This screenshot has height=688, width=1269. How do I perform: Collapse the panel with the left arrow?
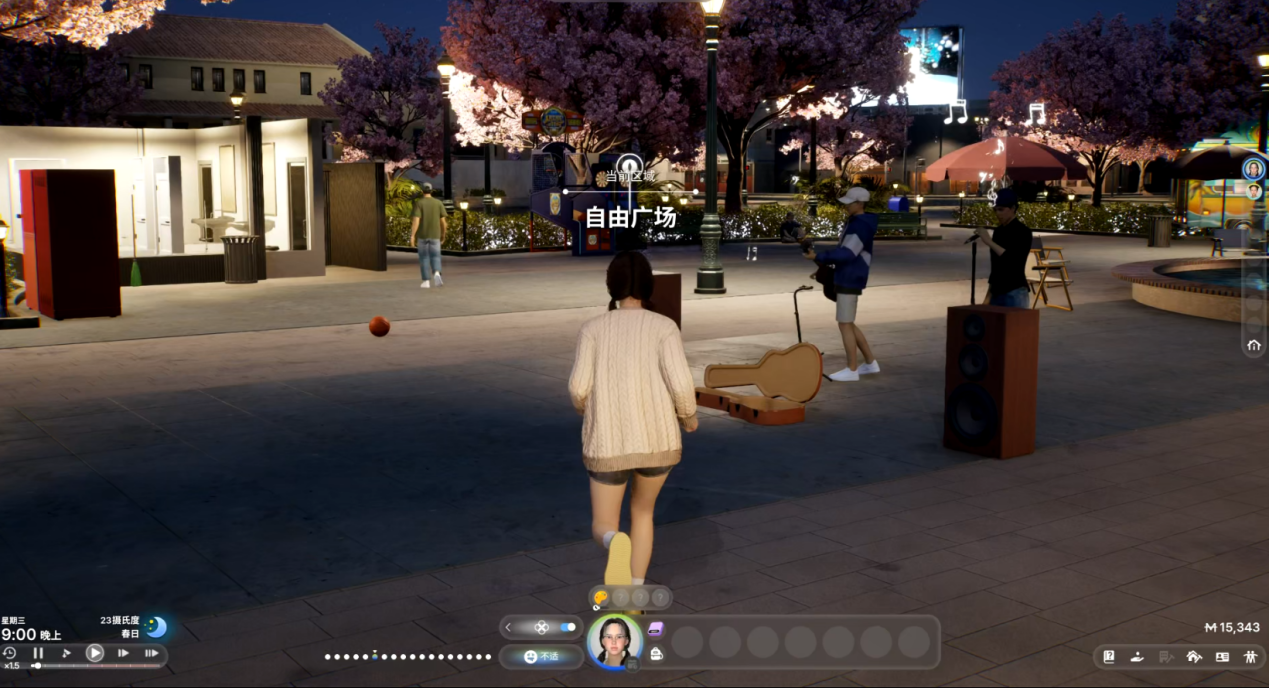pyautogui.click(x=508, y=627)
